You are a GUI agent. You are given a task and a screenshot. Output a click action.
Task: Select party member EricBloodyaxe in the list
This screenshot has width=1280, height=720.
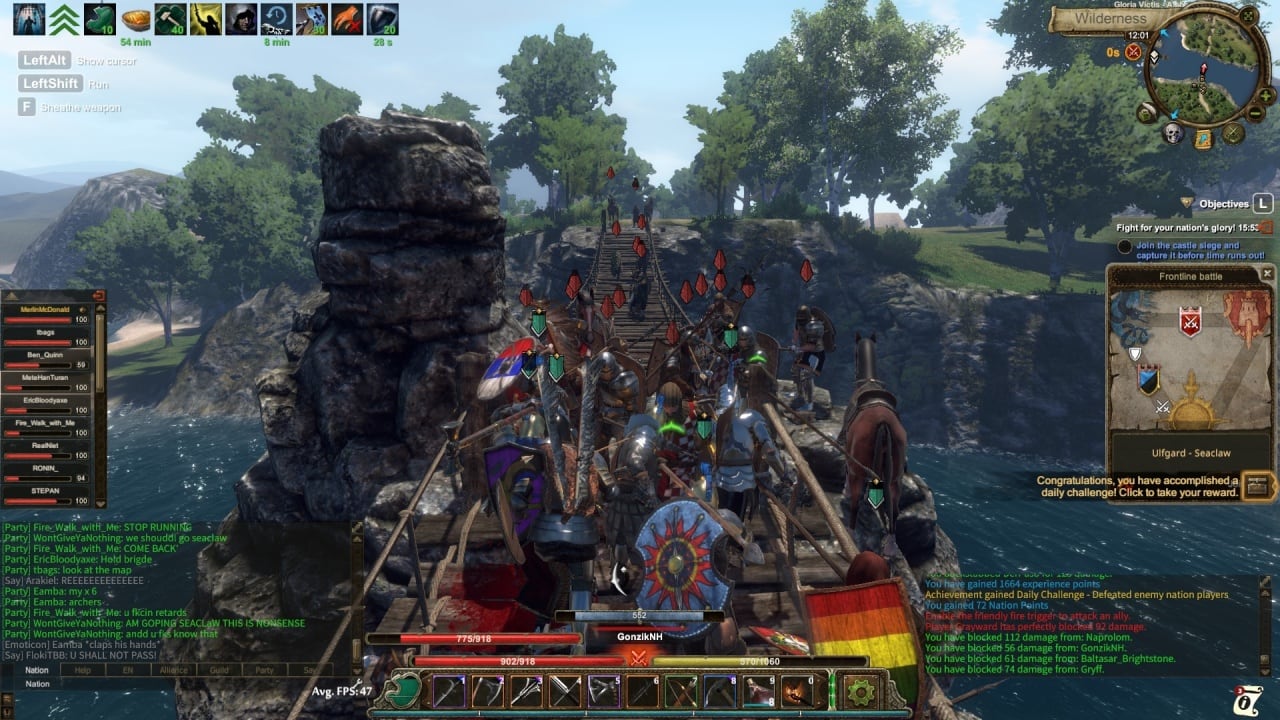pos(45,400)
